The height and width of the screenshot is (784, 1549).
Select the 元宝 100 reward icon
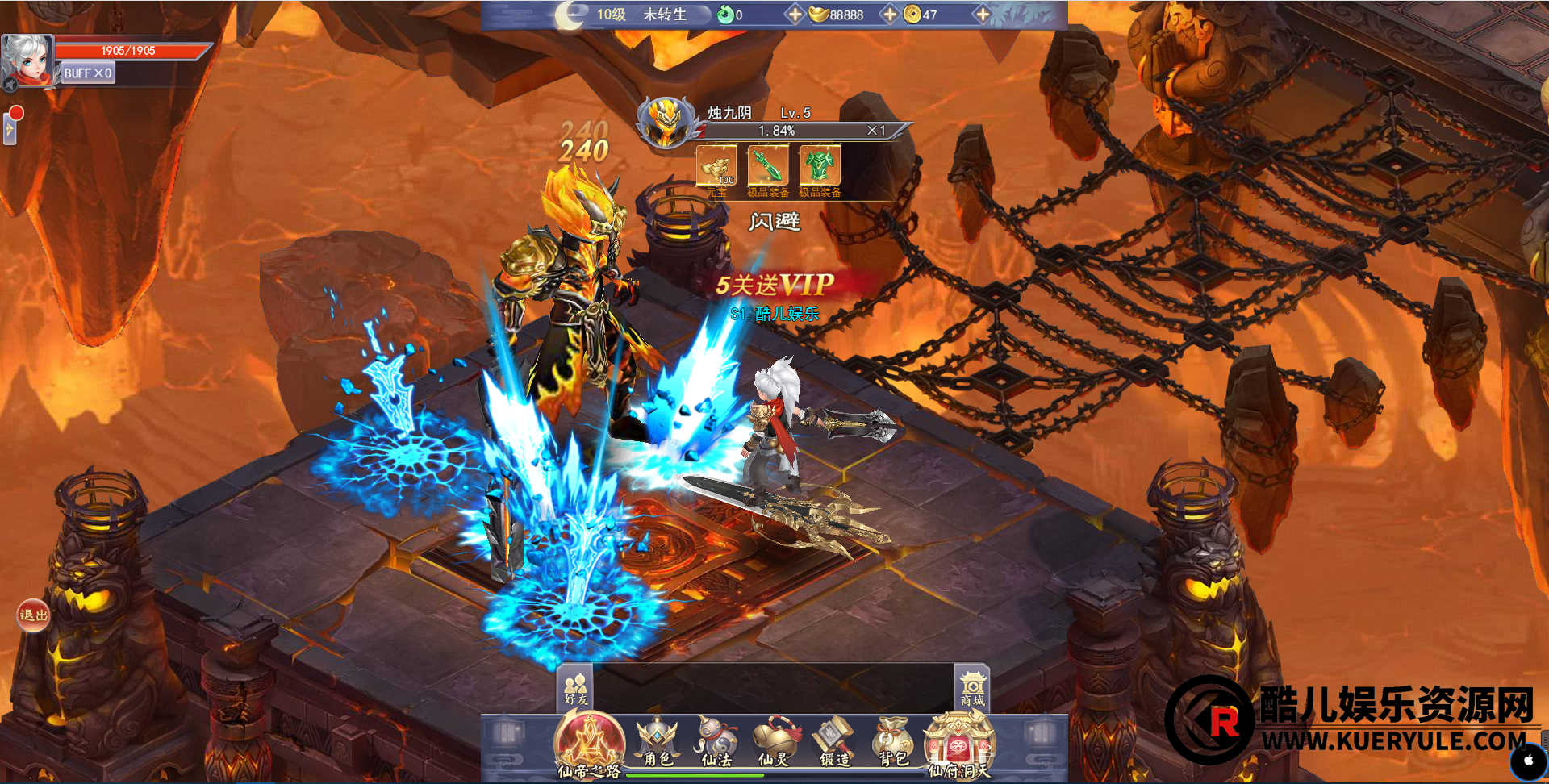pyautogui.click(x=716, y=167)
